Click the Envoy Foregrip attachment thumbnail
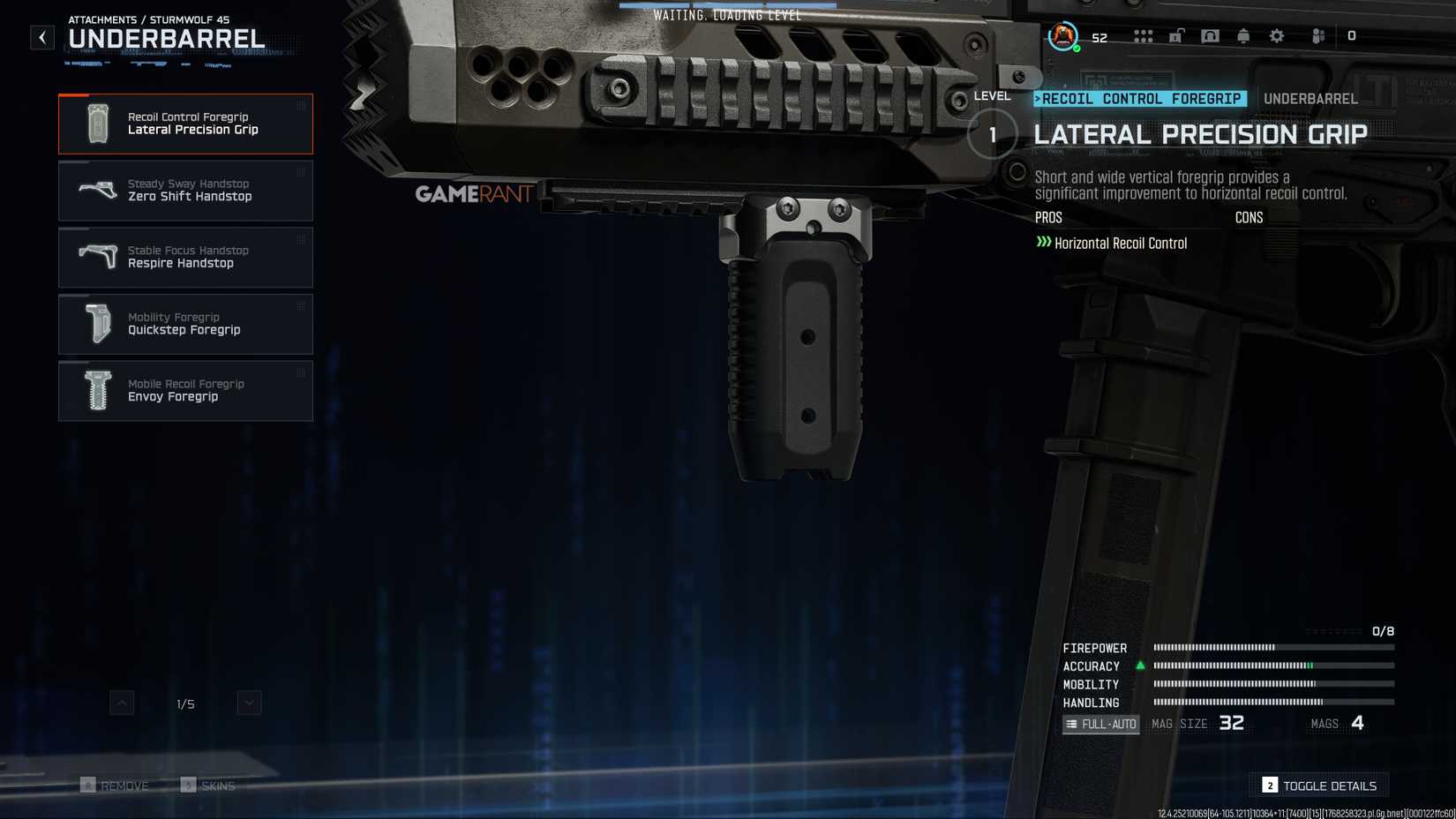Viewport: 1456px width, 819px height. click(x=95, y=390)
